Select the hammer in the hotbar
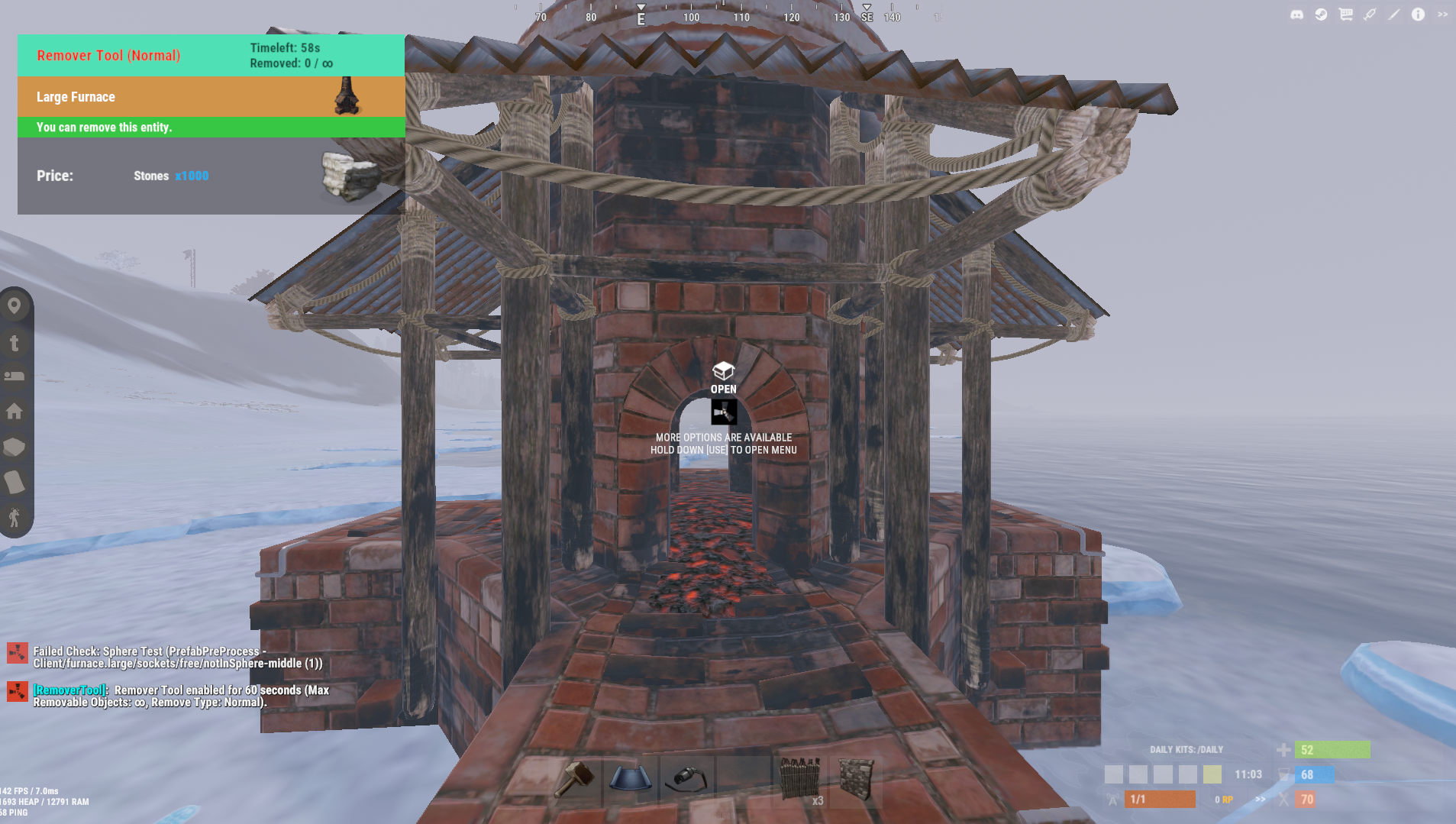This screenshot has height=824, width=1456. click(576, 780)
